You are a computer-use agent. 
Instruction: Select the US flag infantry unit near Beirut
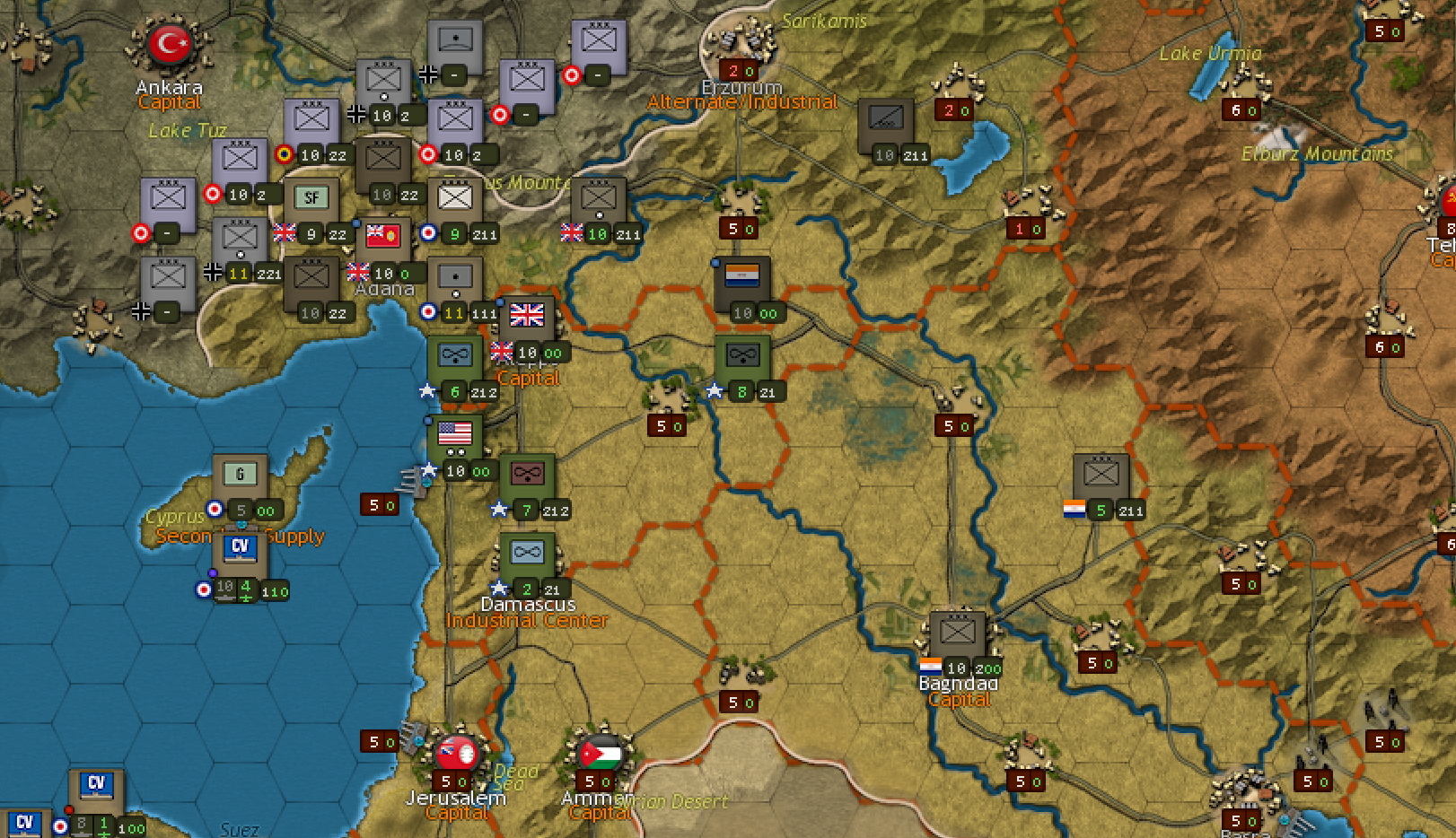coord(455,437)
